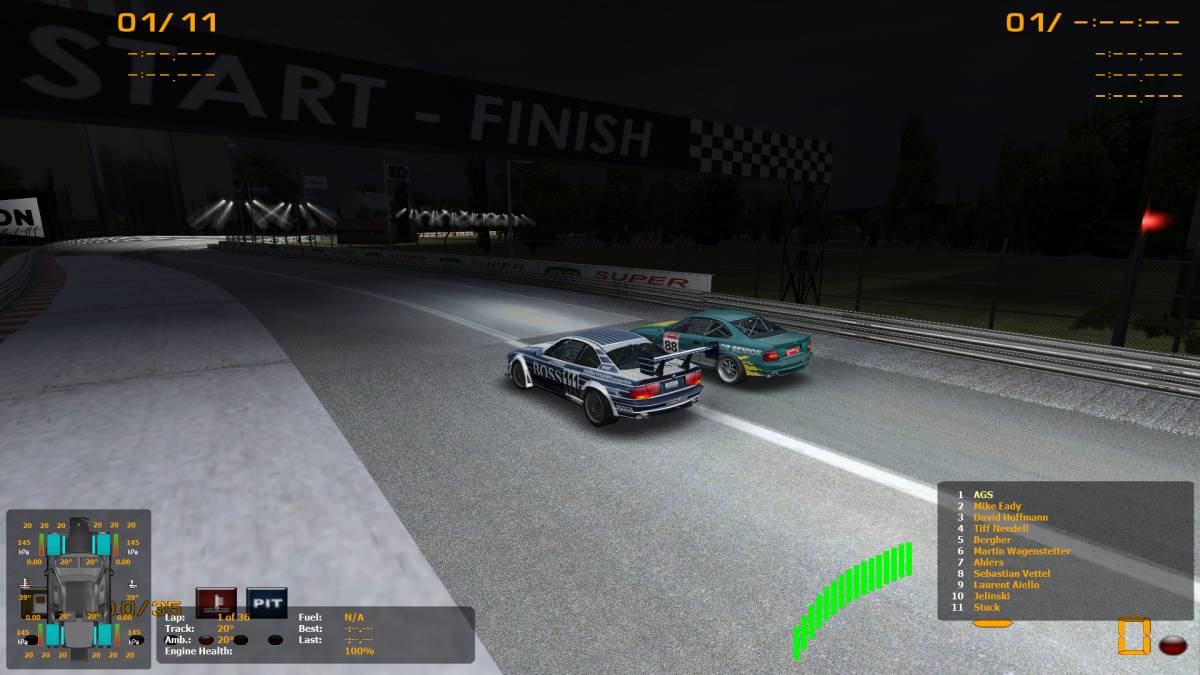
Task: Select Mike Eady in the standings
Action: (x=997, y=506)
